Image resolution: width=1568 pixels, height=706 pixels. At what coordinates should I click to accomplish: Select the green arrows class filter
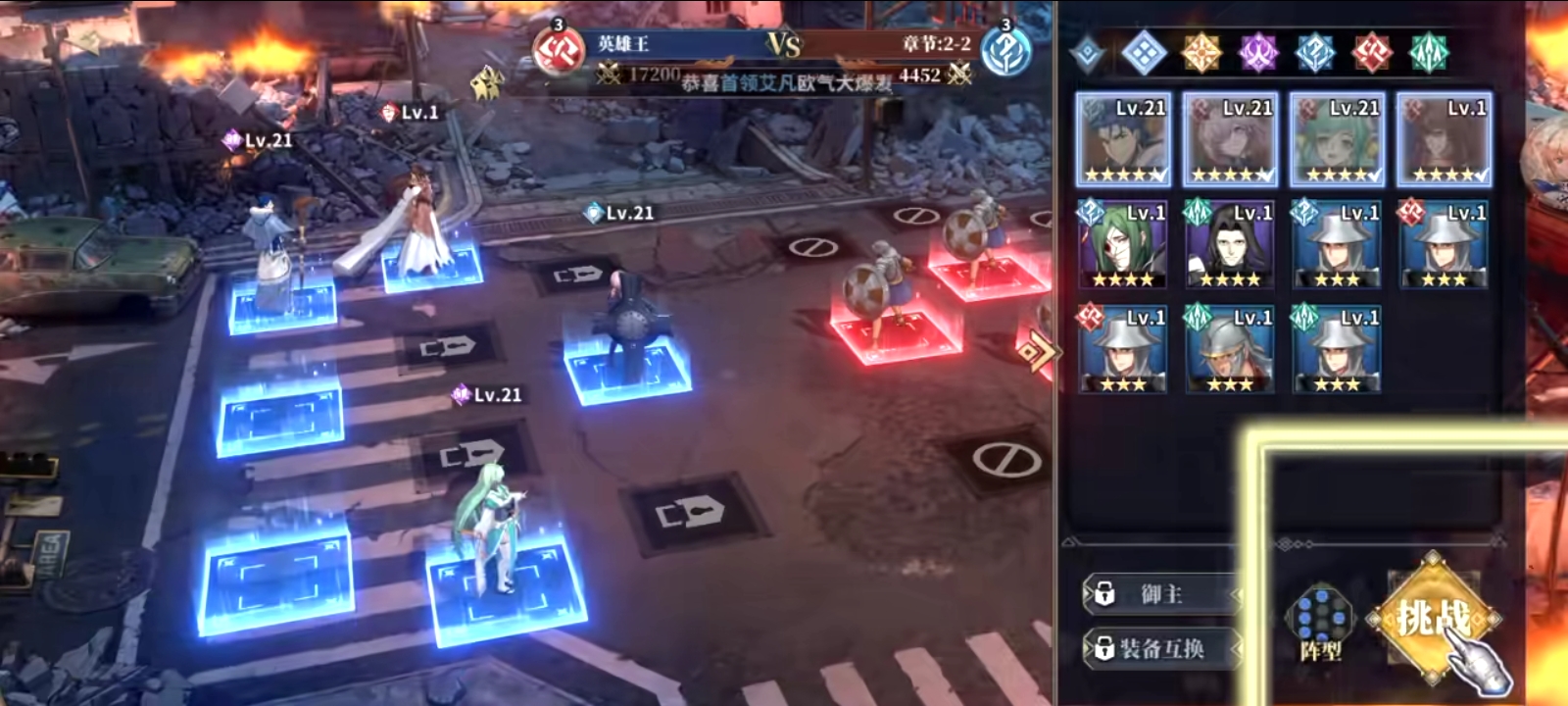[x=1429, y=52]
